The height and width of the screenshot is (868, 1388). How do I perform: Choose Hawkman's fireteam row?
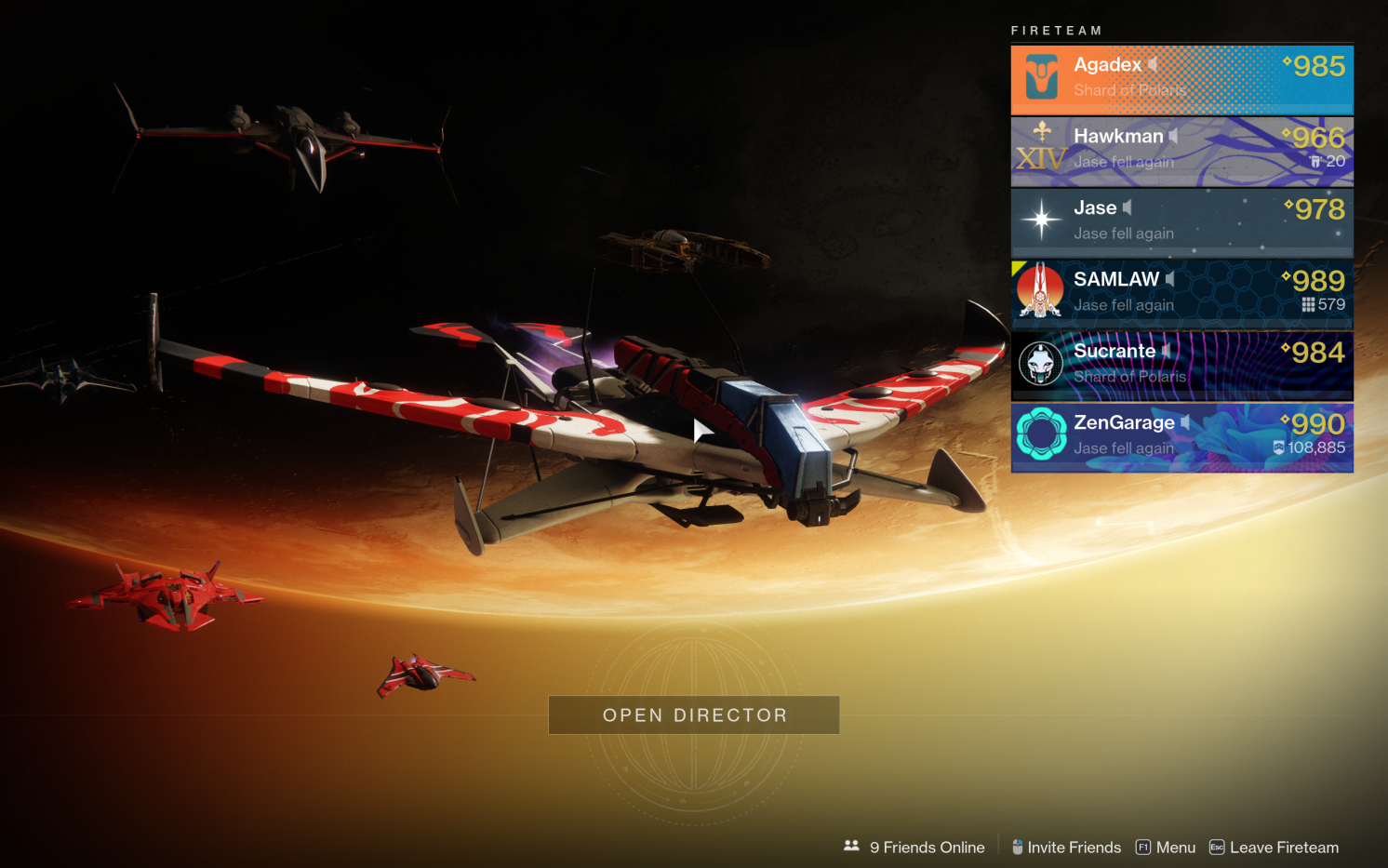pos(1181,151)
